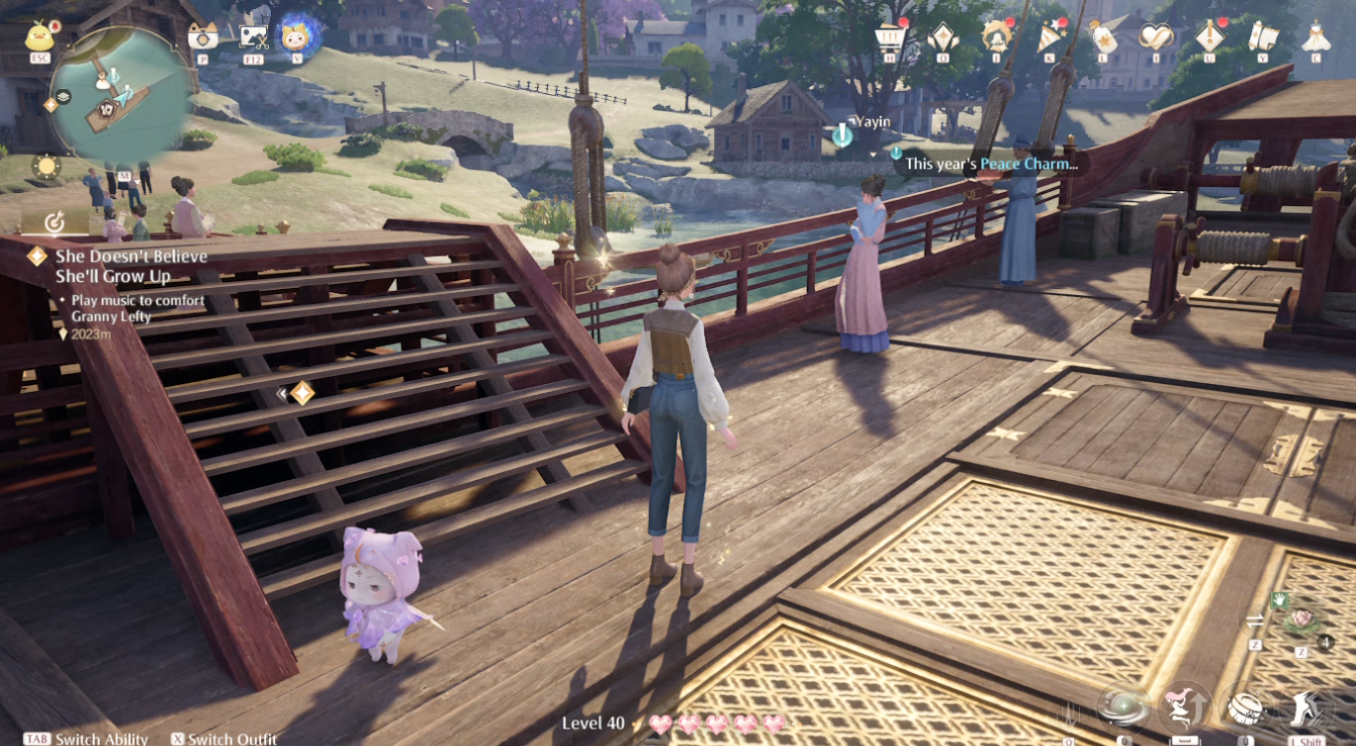
Task: Open the scroll icon menu
Action: (x=1262, y=37)
